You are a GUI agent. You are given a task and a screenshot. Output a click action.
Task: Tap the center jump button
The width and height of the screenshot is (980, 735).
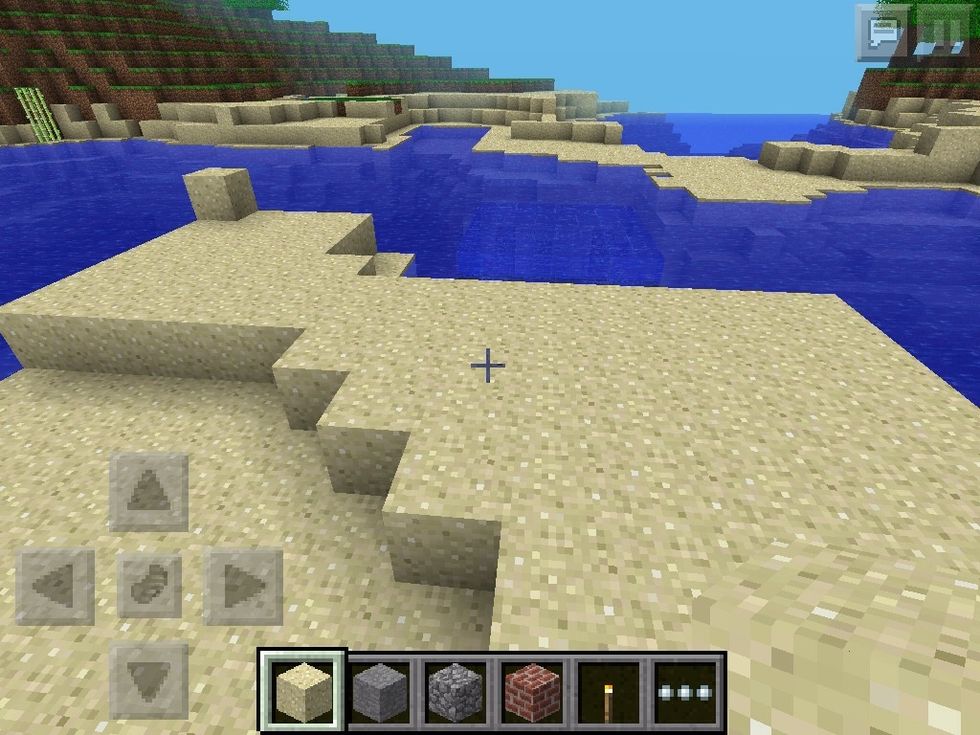[x=149, y=587]
